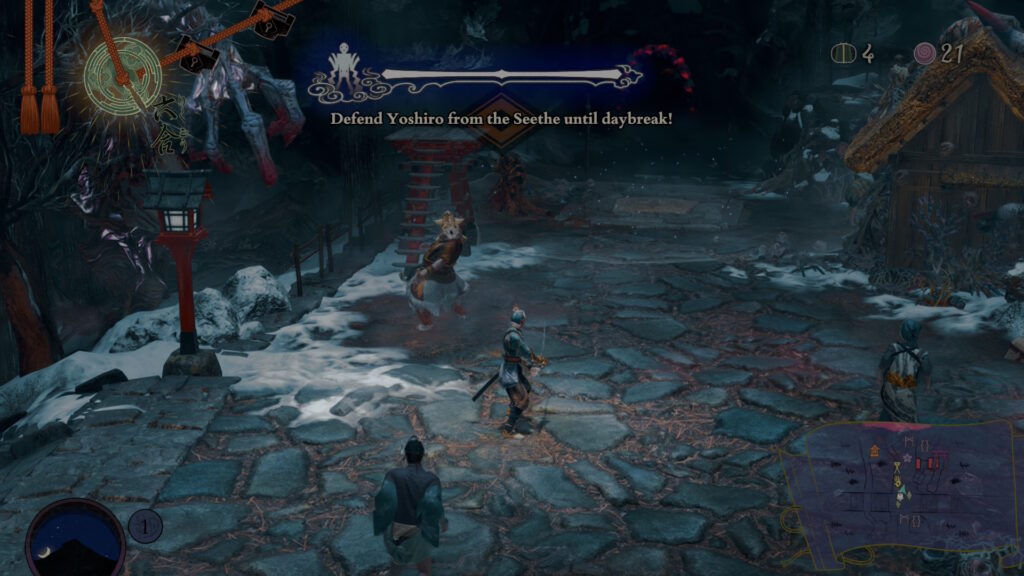Click the round badge numbered 1
The height and width of the screenshot is (576, 1024).
click(x=146, y=525)
